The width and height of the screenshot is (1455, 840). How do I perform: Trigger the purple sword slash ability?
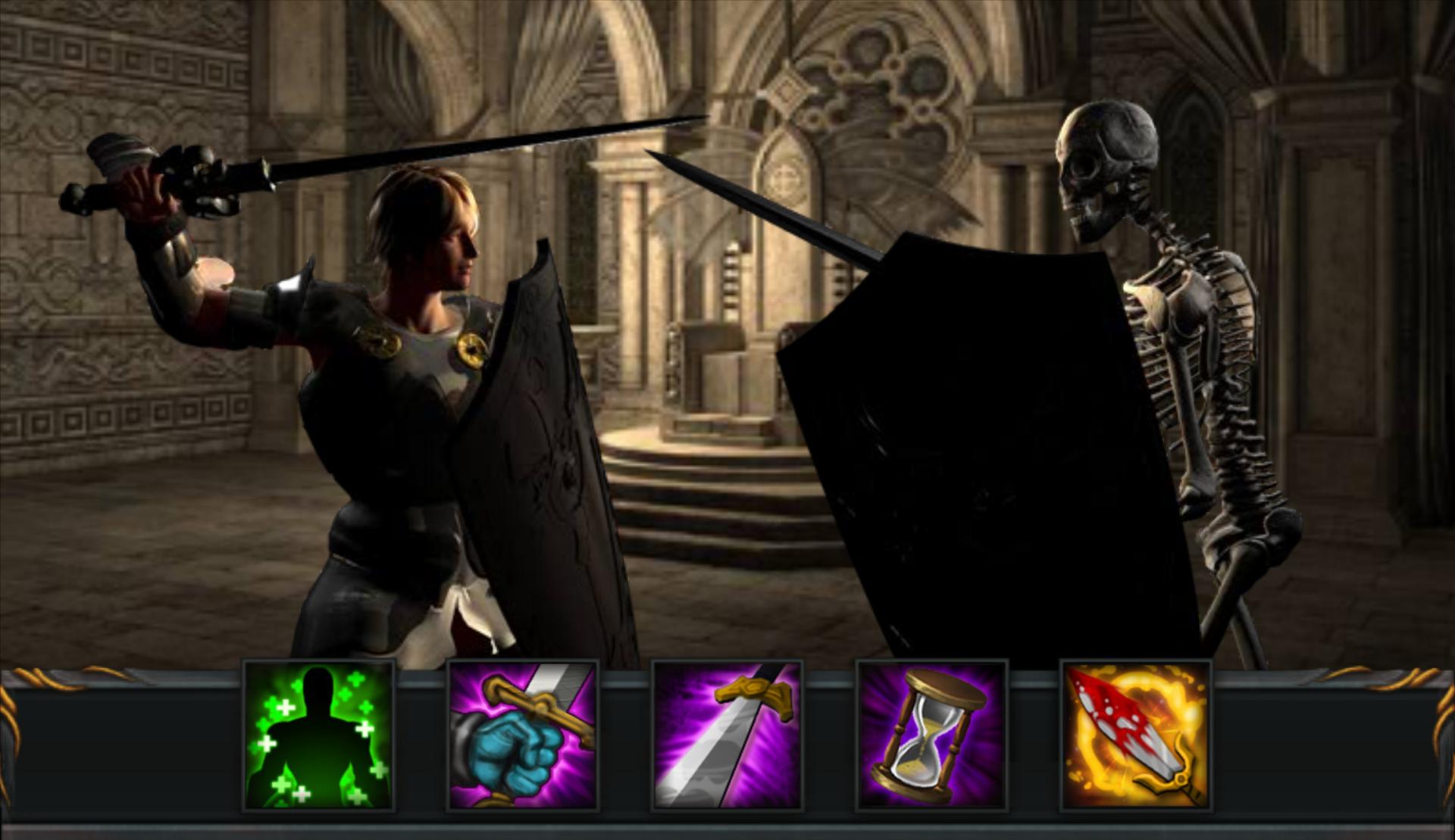[x=727, y=736]
